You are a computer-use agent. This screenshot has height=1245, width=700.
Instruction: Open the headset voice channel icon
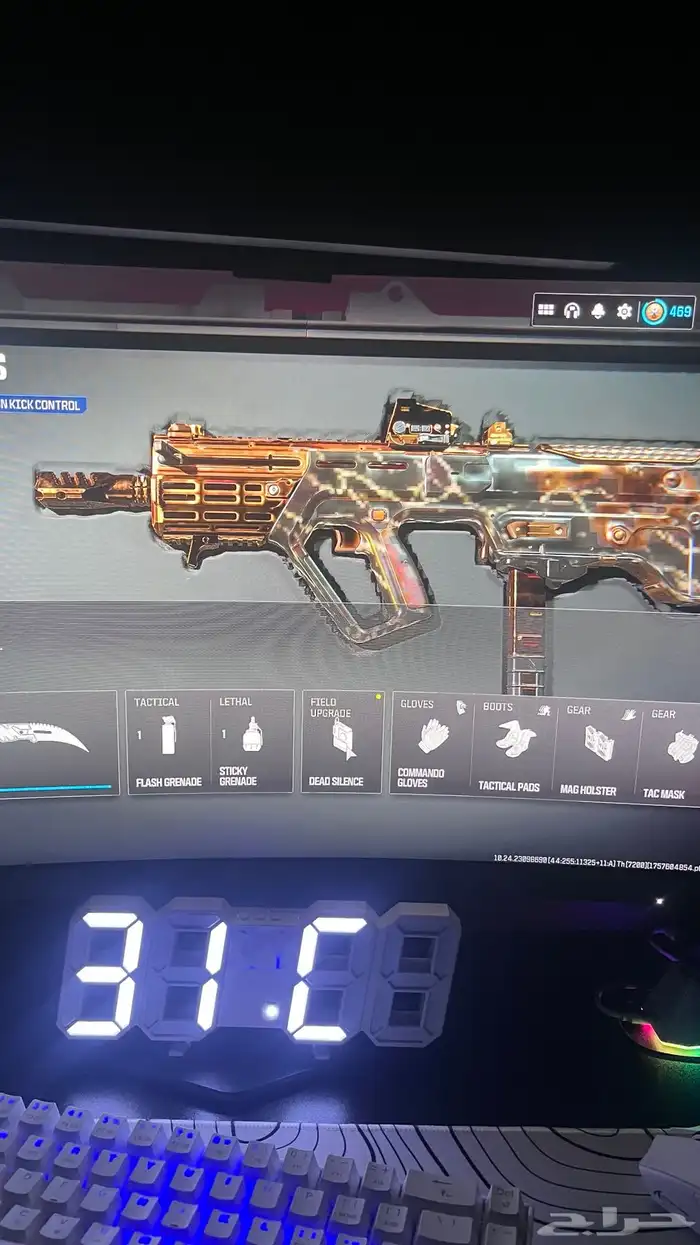click(x=572, y=310)
